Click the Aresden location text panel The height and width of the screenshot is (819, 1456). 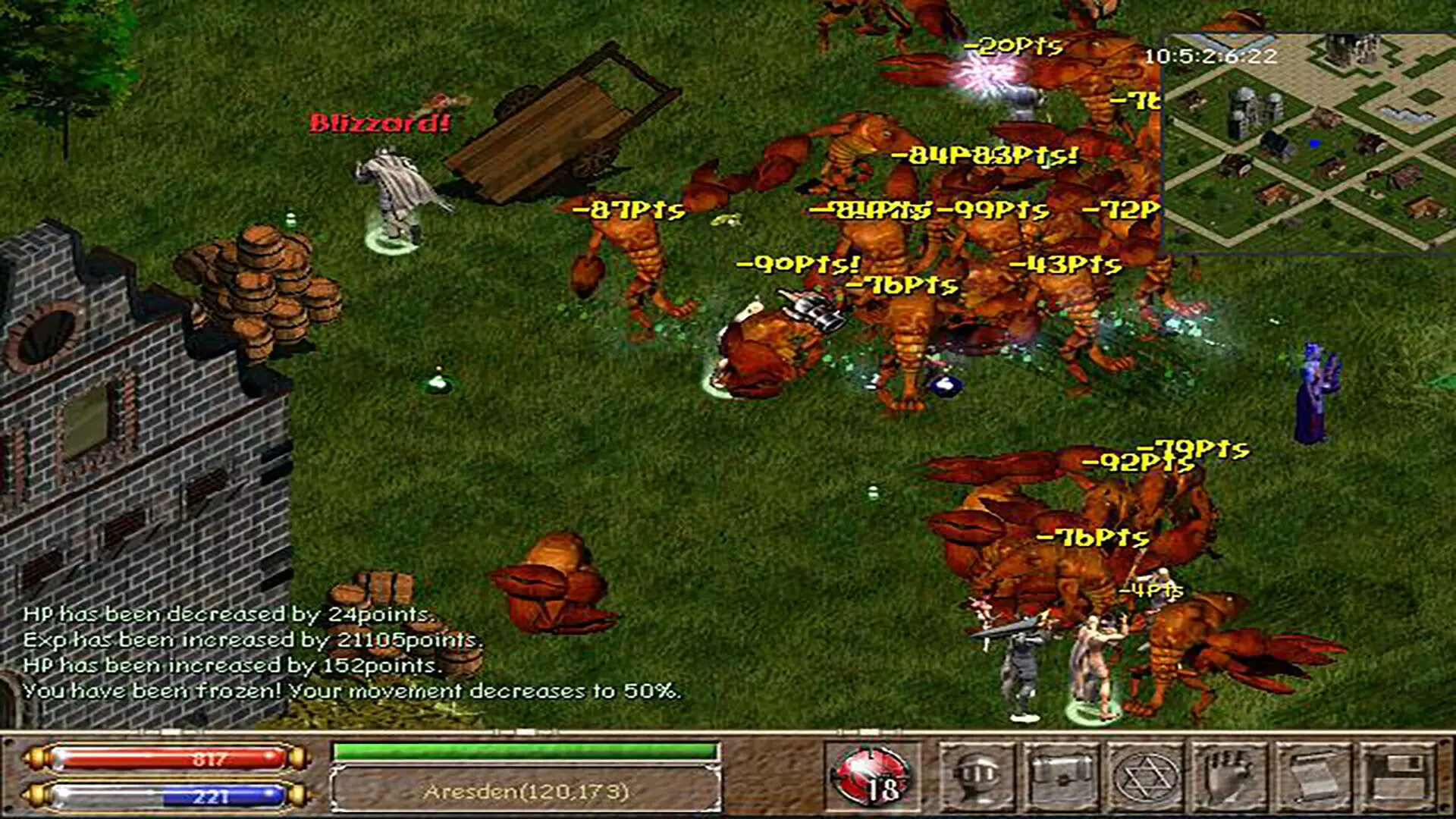pos(526,792)
